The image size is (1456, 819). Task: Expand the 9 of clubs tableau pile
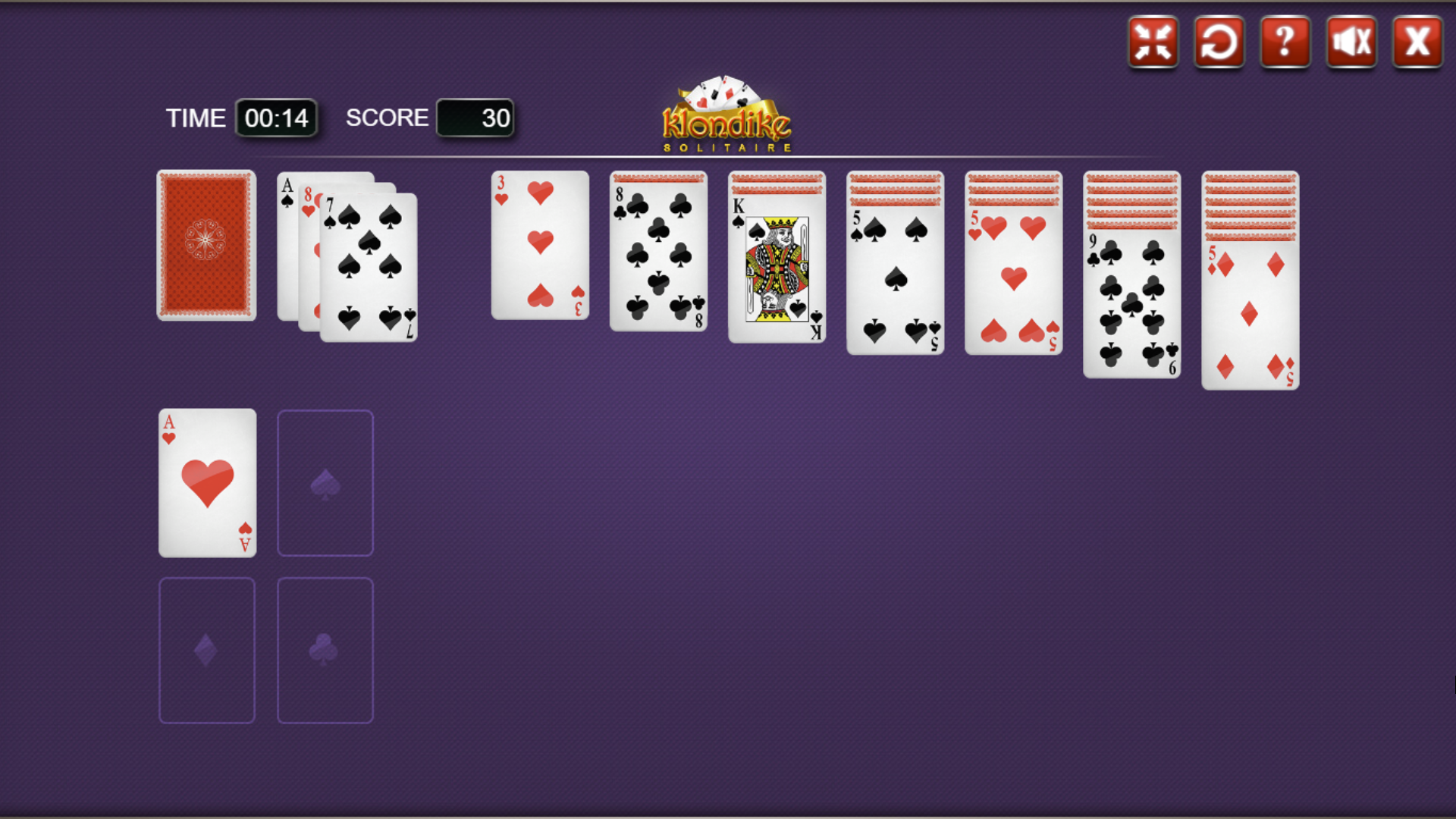click(x=1131, y=303)
